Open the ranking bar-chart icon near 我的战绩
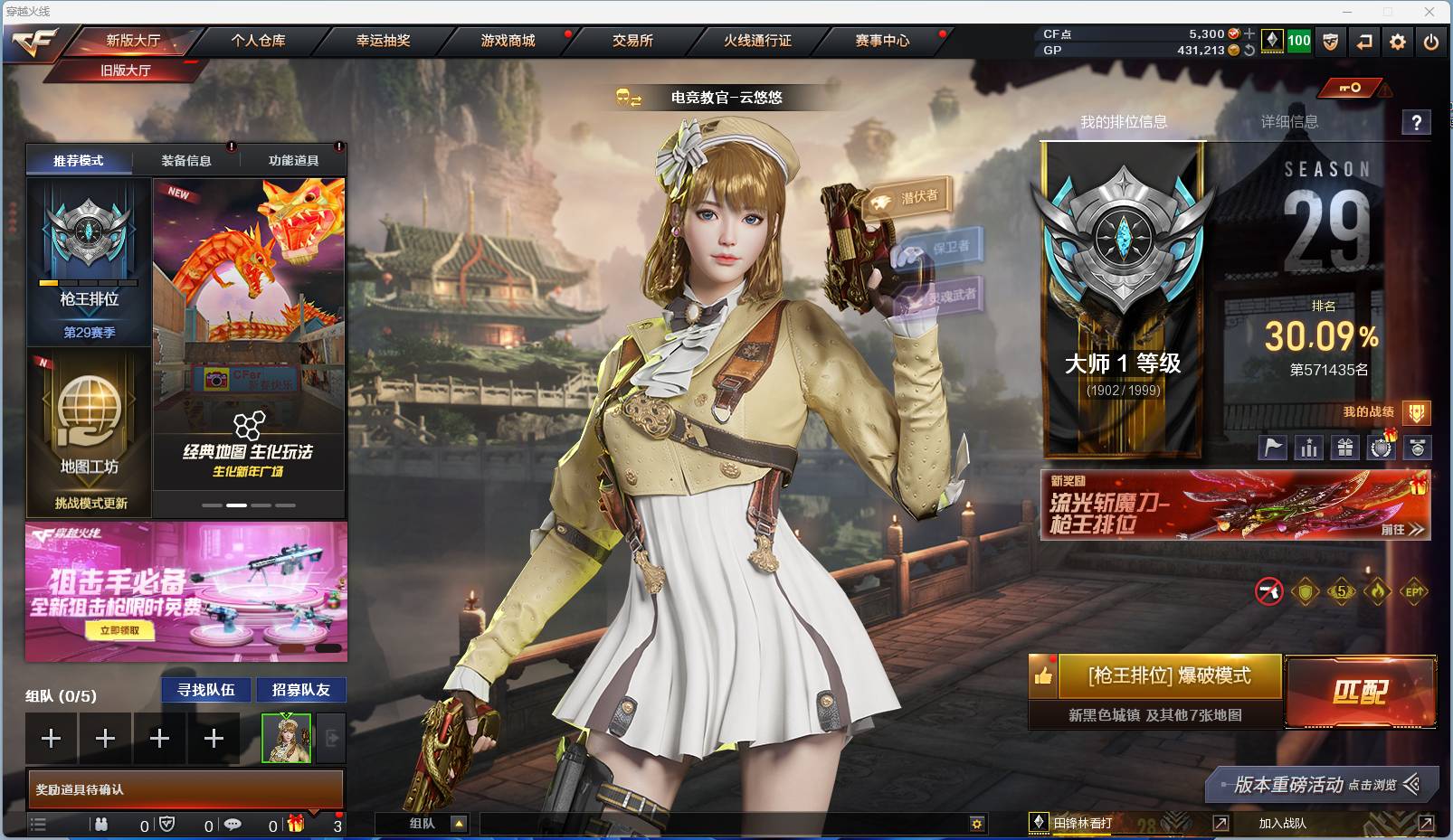 click(x=1309, y=446)
